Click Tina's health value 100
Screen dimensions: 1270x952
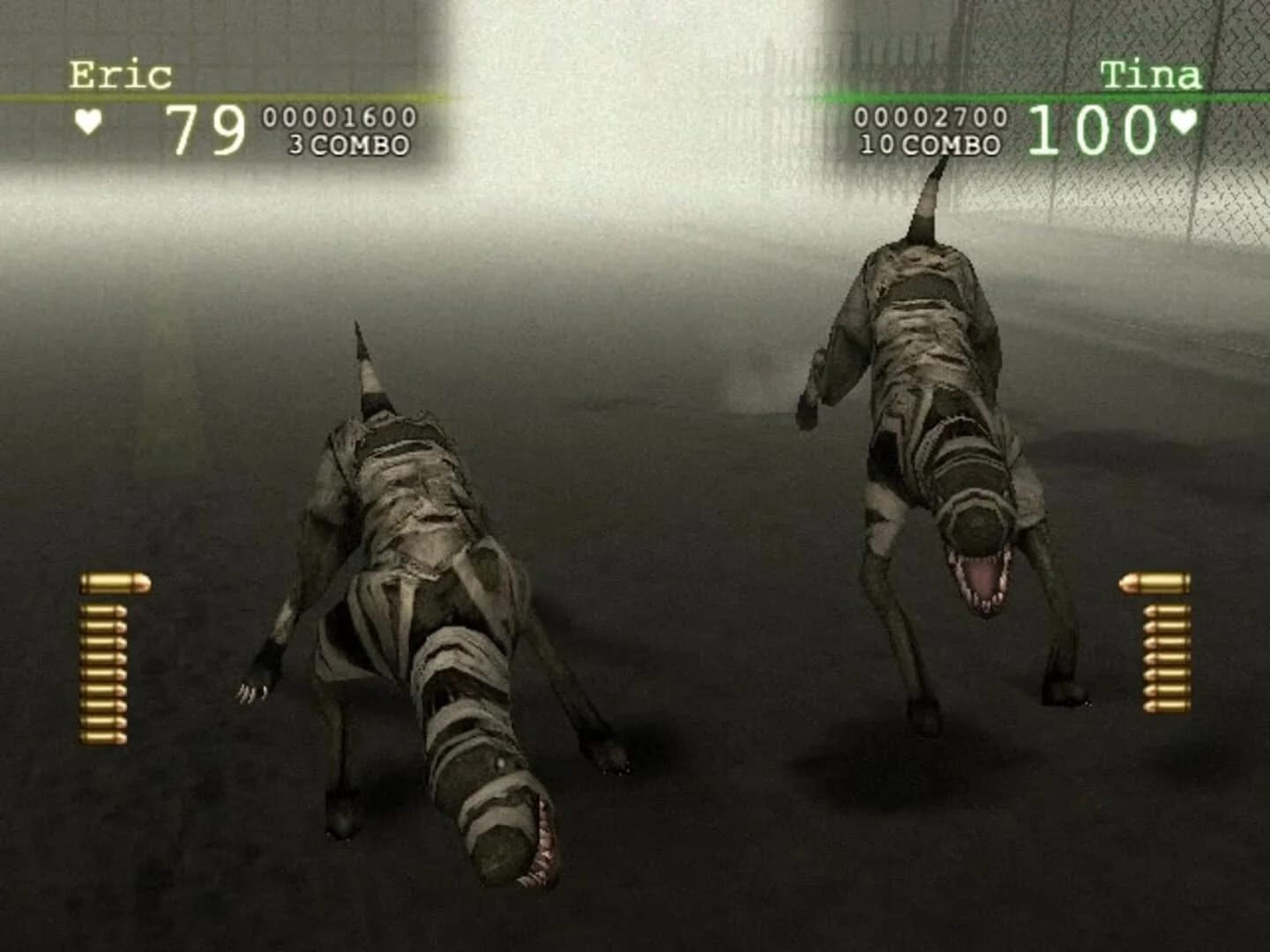coord(1091,128)
